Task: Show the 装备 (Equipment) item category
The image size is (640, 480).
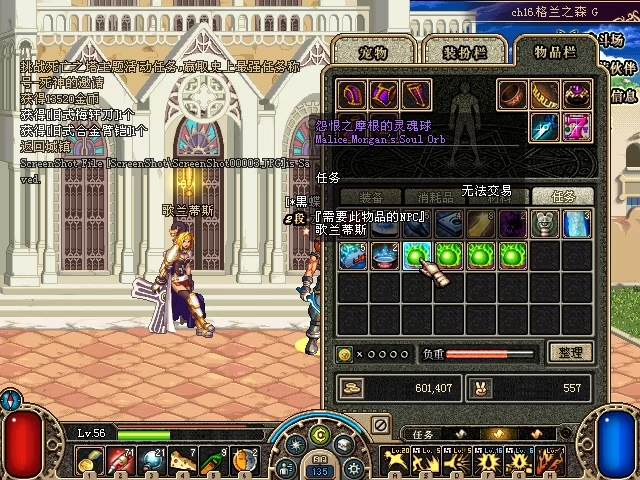Action: (372, 197)
